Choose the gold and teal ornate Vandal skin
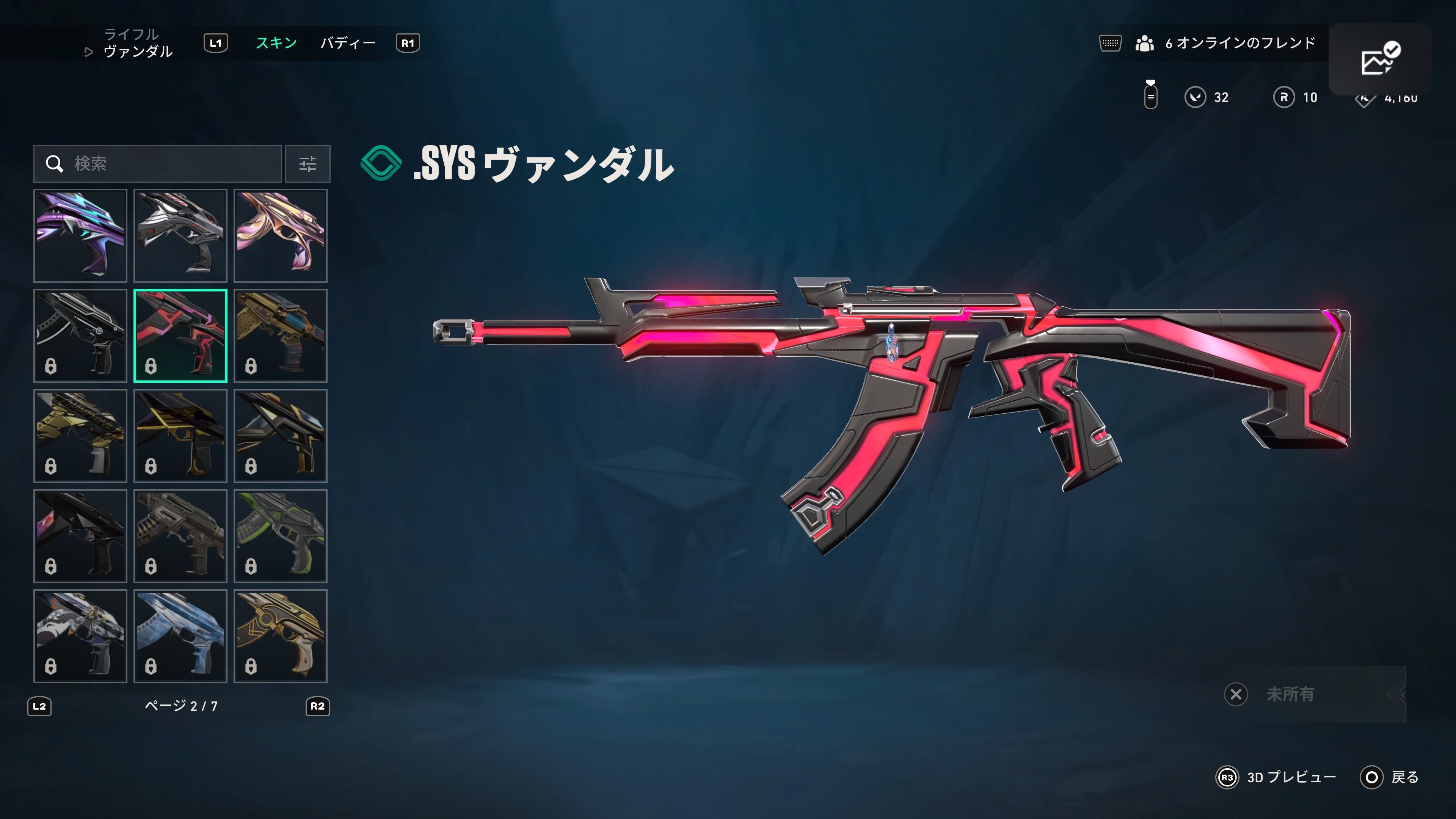 (280, 336)
